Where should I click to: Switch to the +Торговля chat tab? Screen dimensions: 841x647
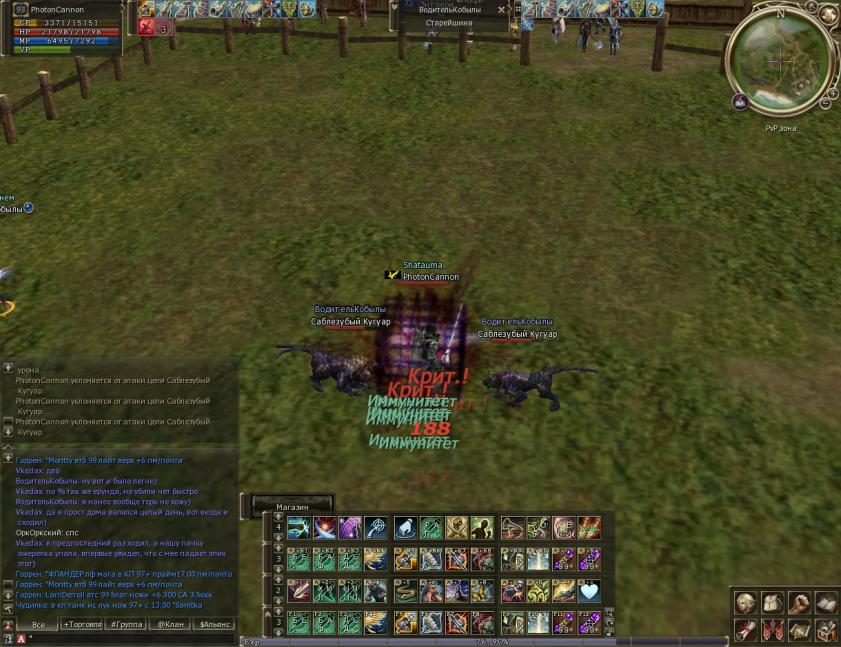(x=81, y=624)
